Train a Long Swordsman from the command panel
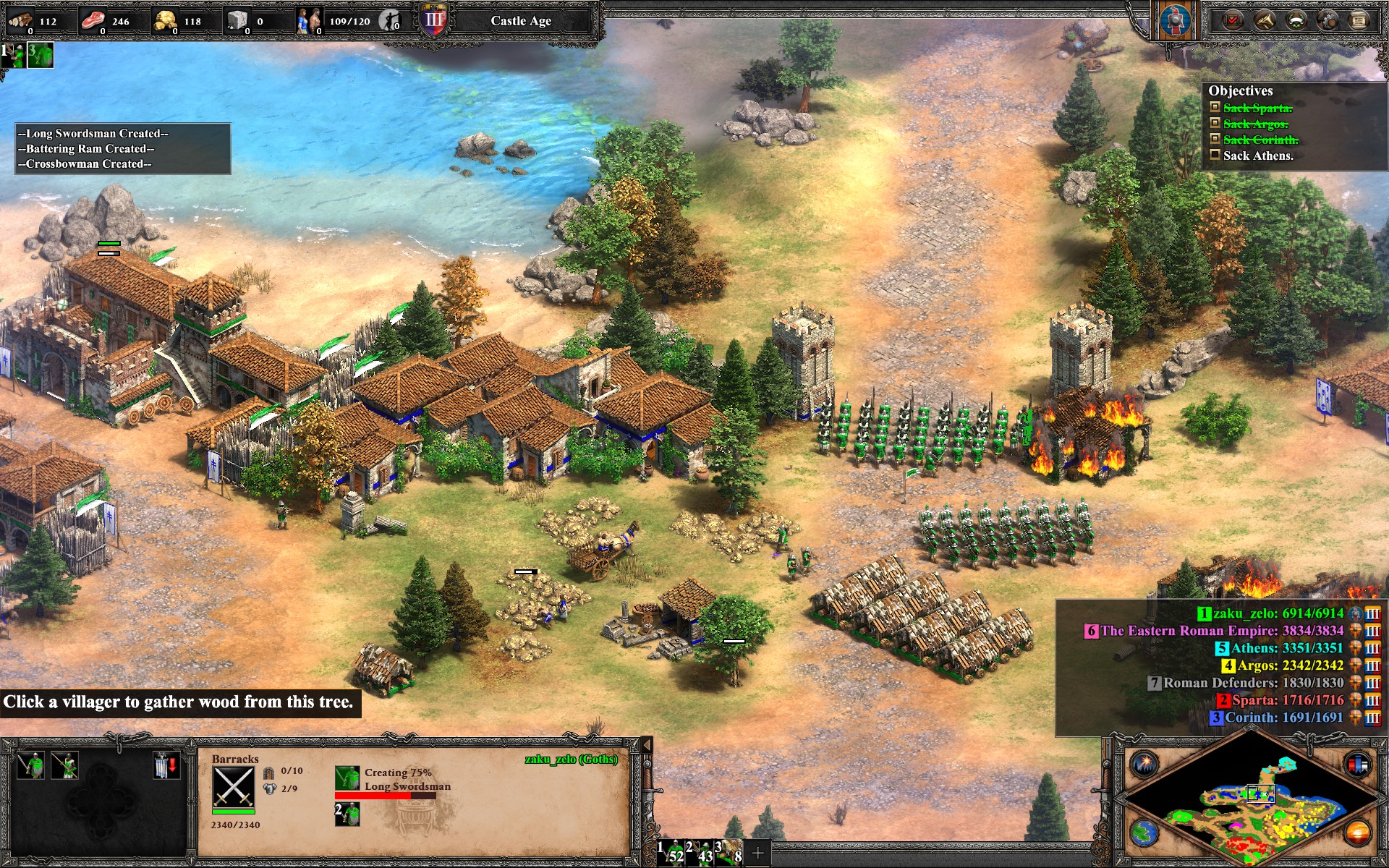The width and height of the screenshot is (1389, 868). [x=32, y=765]
